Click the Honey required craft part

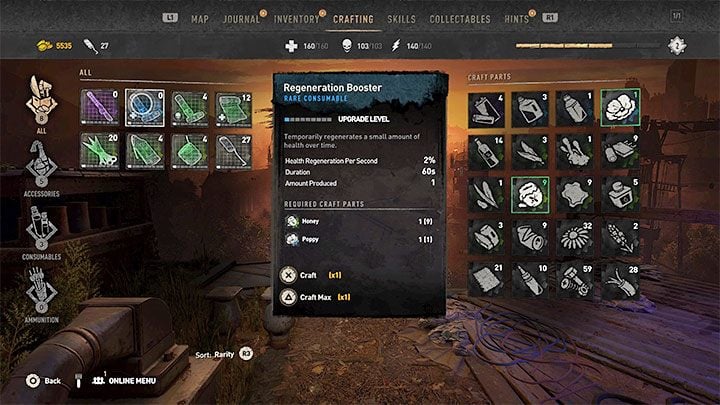tap(312, 222)
